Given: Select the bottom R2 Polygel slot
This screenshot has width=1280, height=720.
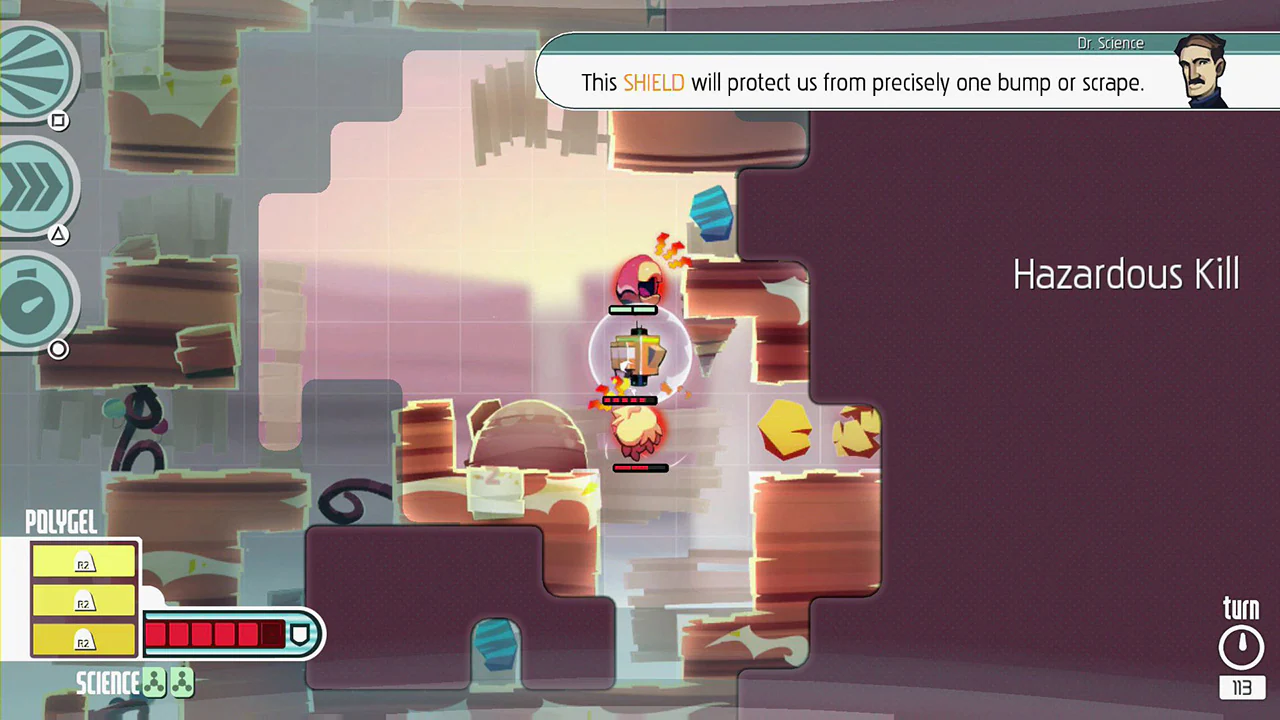Looking at the screenshot, I should pyautogui.click(x=83, y=642).
